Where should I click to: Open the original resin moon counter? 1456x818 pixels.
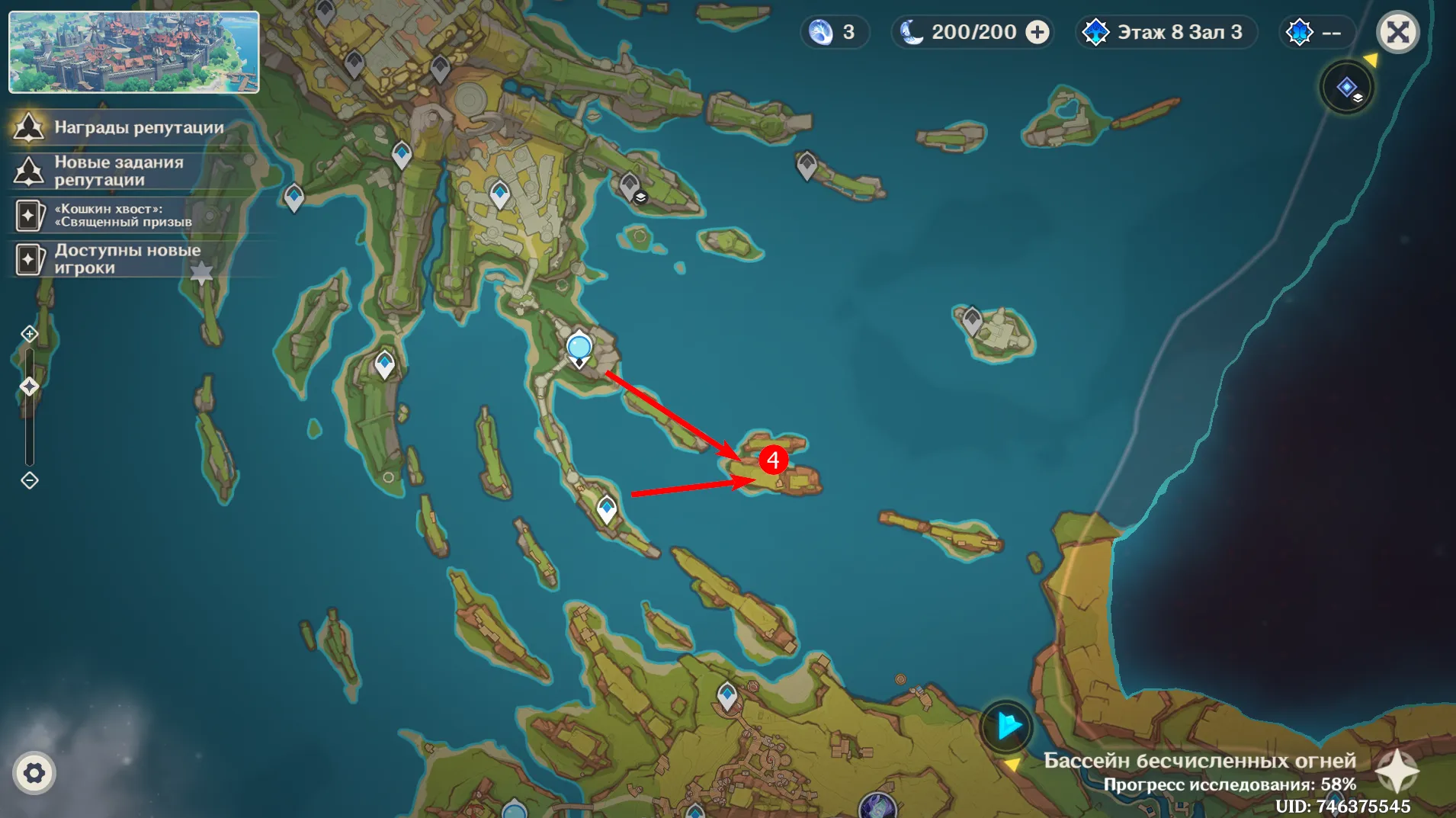pyautogui.click(x=961, y=32)
